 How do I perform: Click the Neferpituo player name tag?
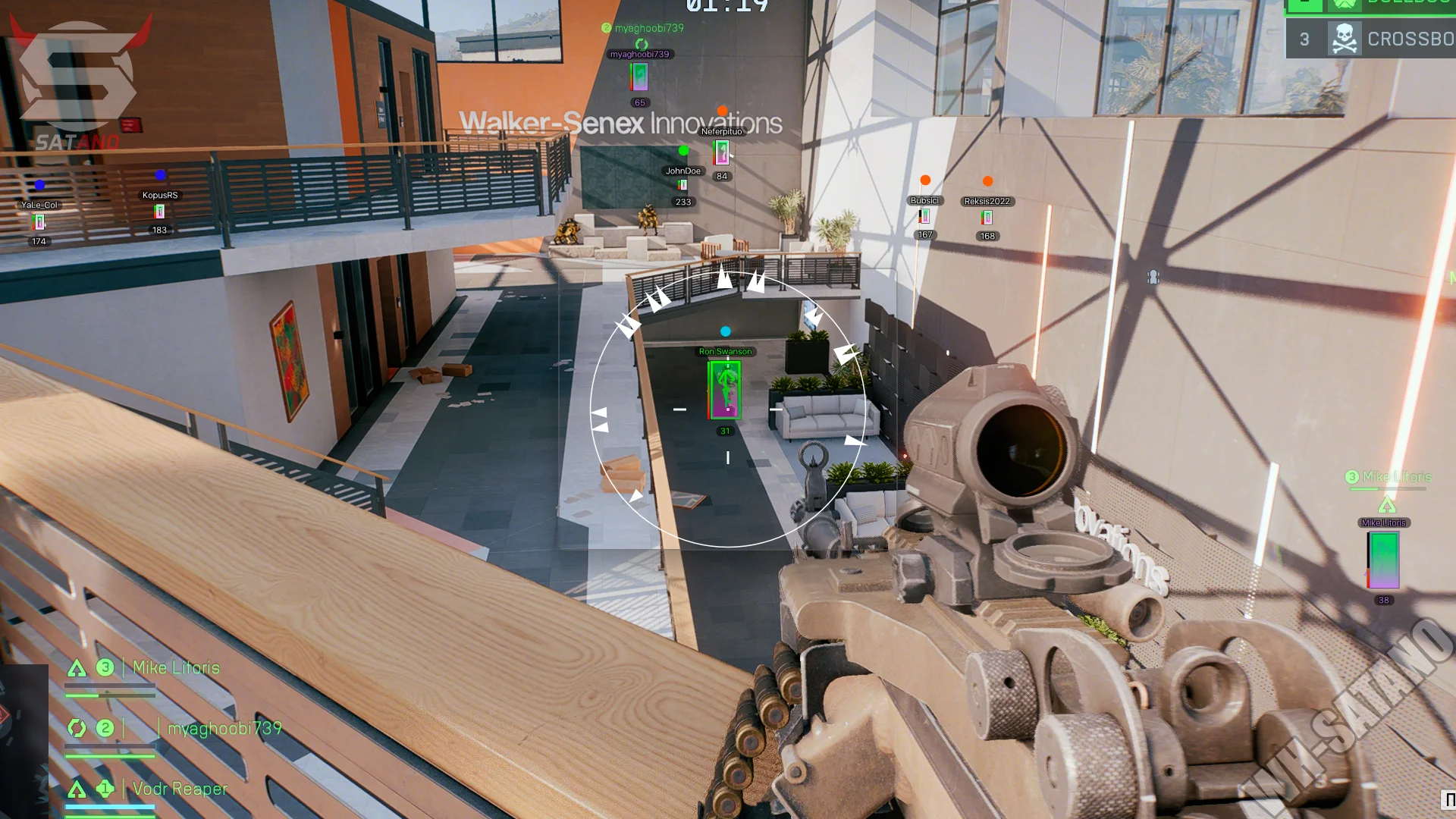pyautogui.click(x=721, y=132)
